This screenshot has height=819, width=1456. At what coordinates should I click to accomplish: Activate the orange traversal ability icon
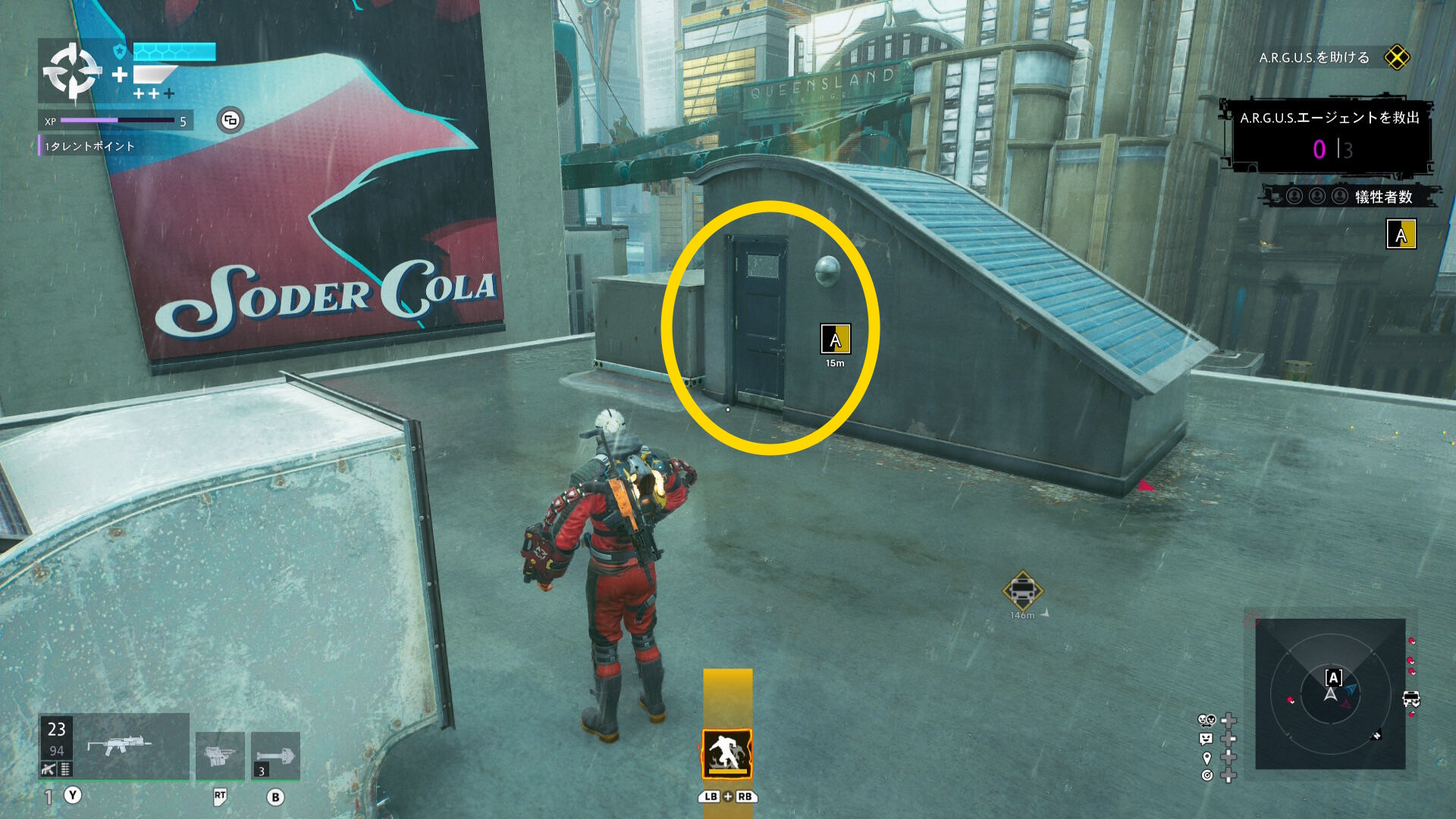(727, 754)
